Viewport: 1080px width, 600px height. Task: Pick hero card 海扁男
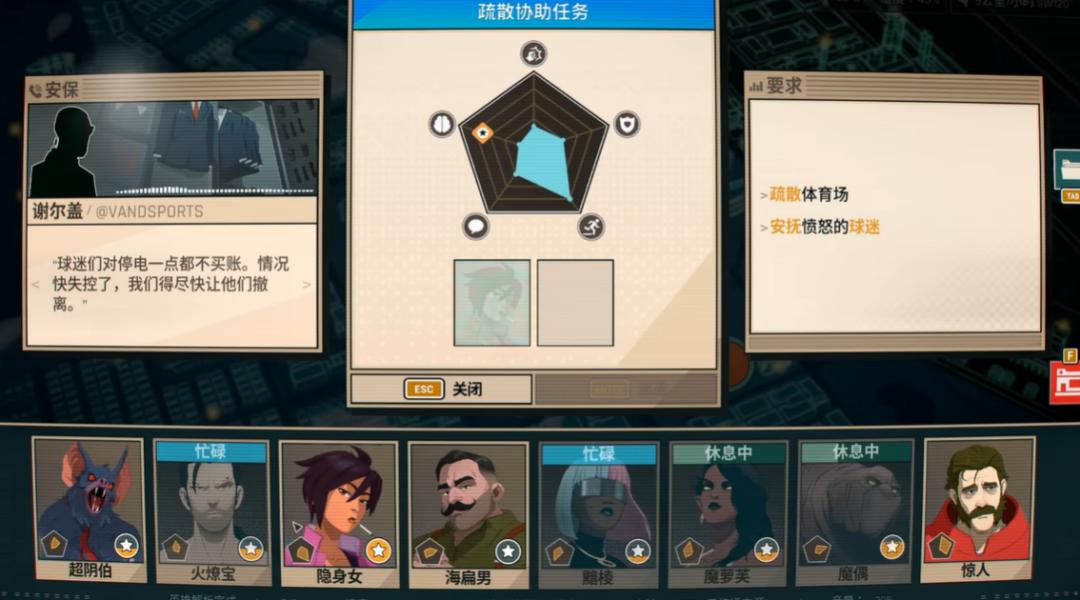click(x=468, y=512)
